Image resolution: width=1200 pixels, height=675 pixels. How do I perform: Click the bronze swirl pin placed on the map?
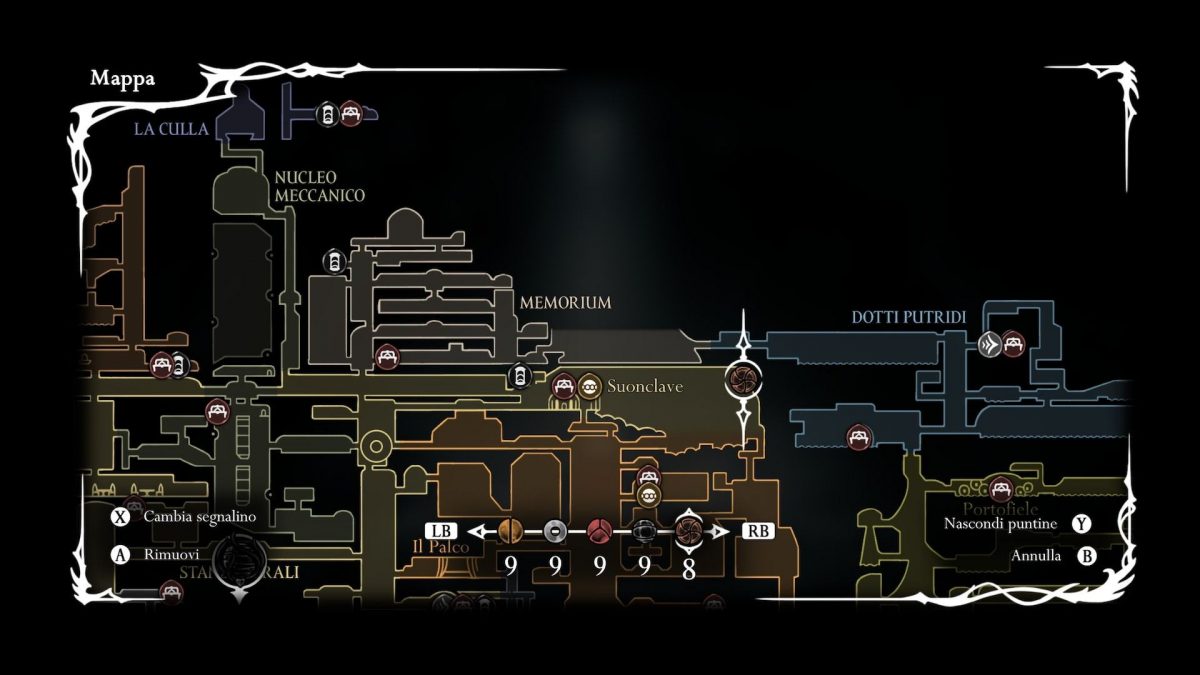(x=743, y=378)
